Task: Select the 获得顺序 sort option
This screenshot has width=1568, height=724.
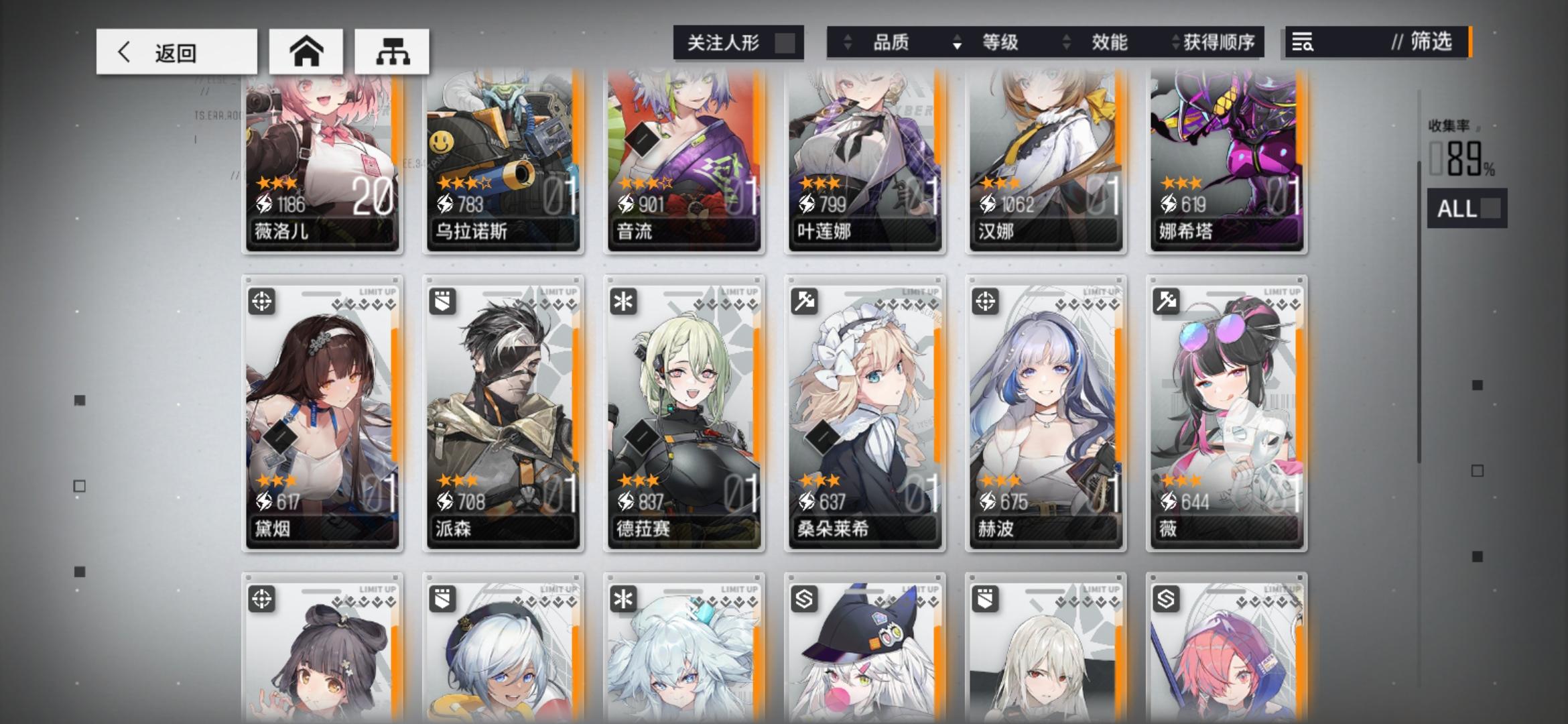Action: click(x=1220, y=42)
